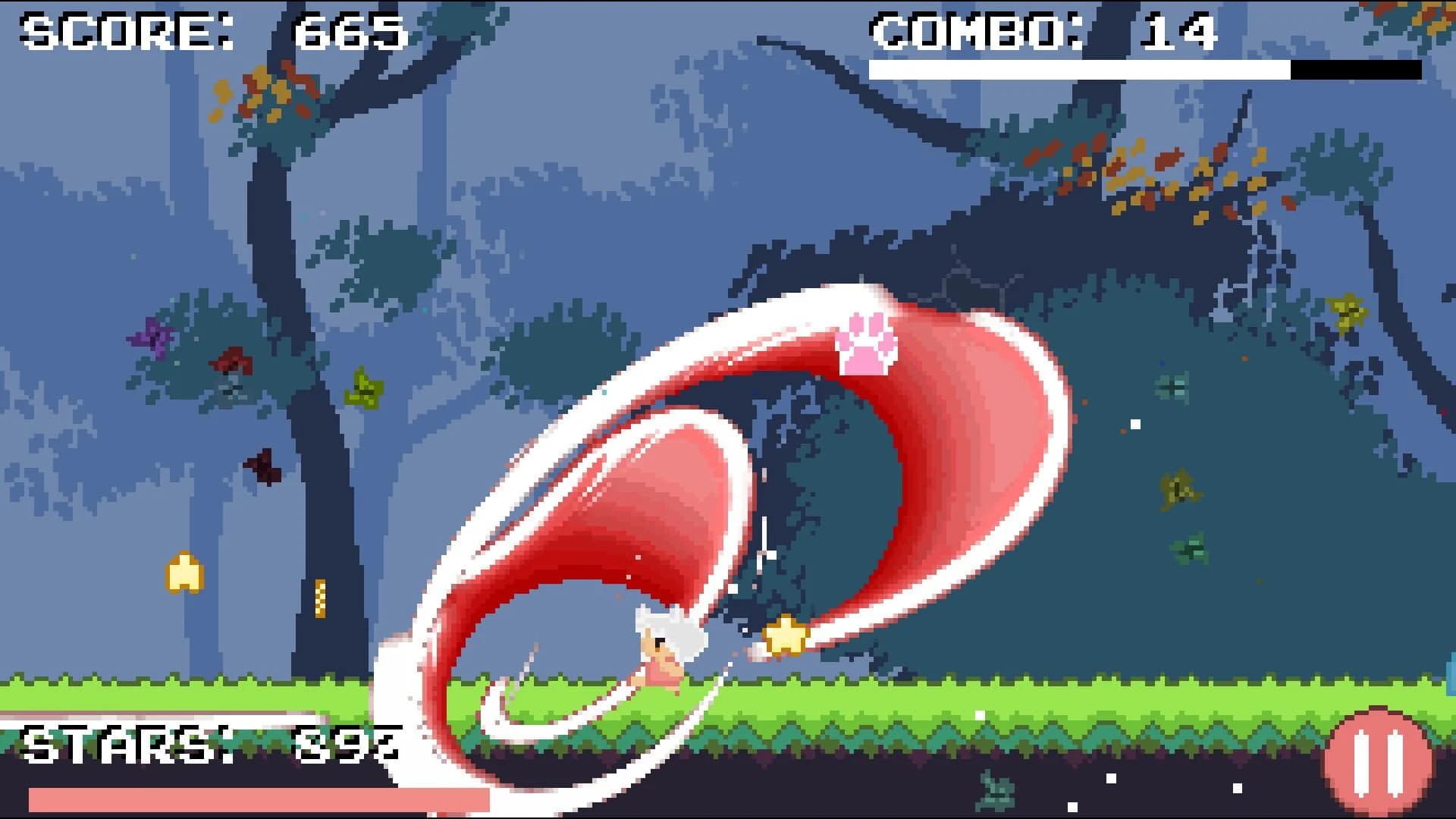Select the yellow star near the character
This screenshot has width=1456, height=819.
(x=785, y=633)
